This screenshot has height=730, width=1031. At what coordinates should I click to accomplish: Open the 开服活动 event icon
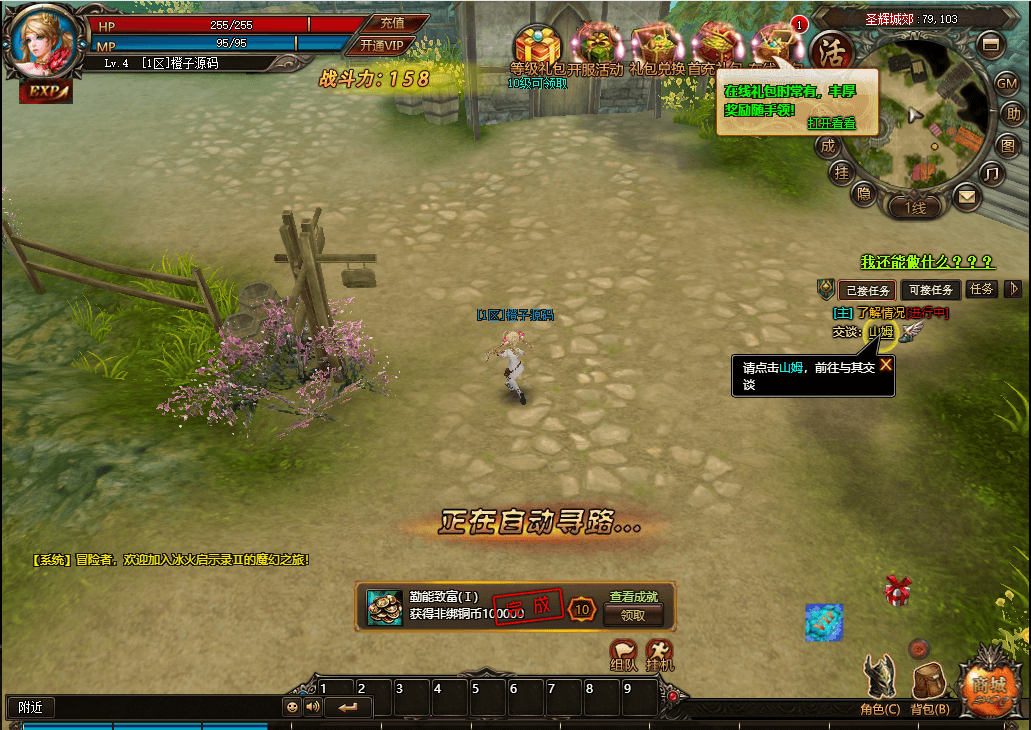(x=597, y=46)
